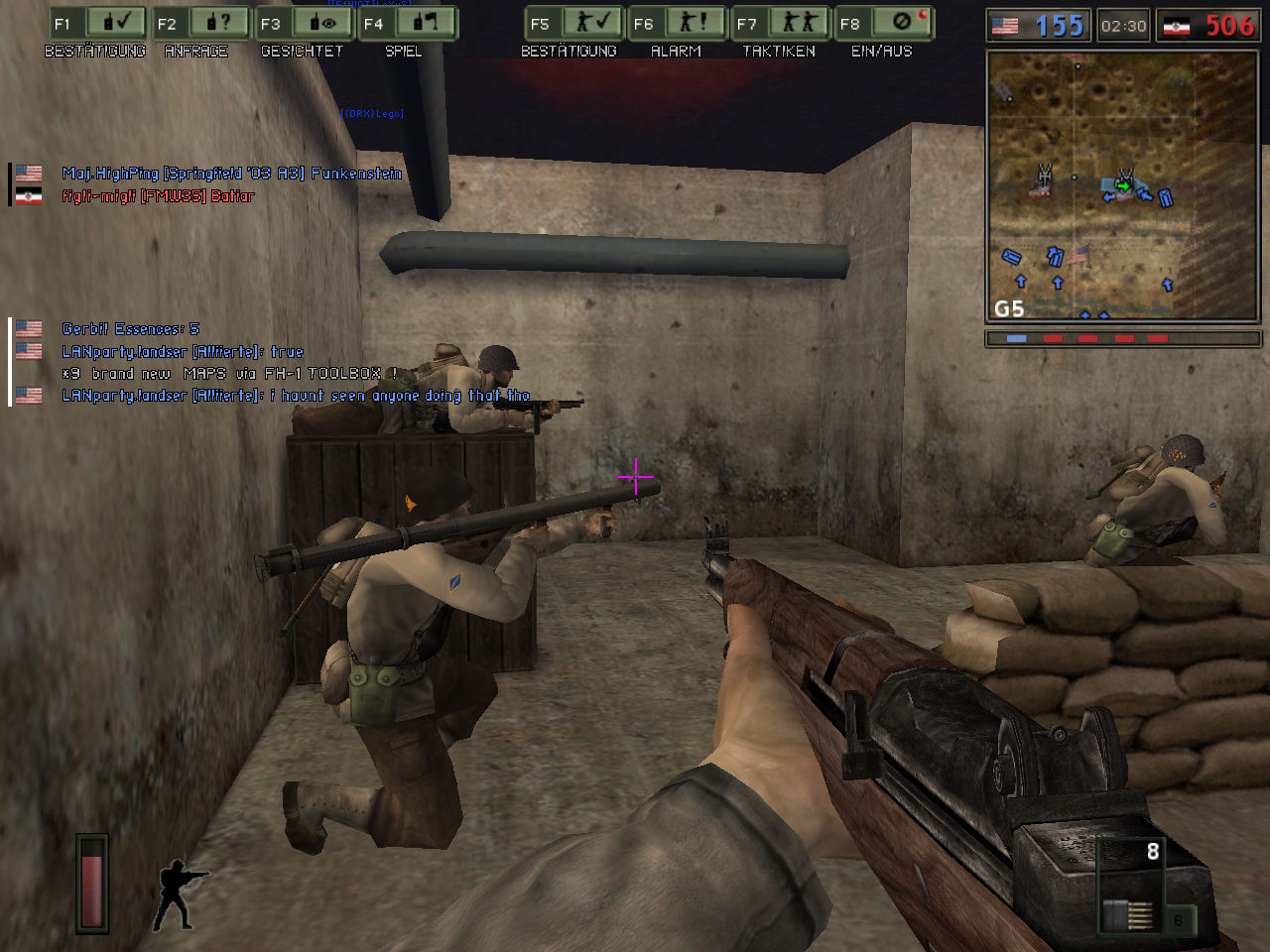
Task: Open the F7 Taktiken command menu
Action: pyautogui.click(x=781, y=24)
